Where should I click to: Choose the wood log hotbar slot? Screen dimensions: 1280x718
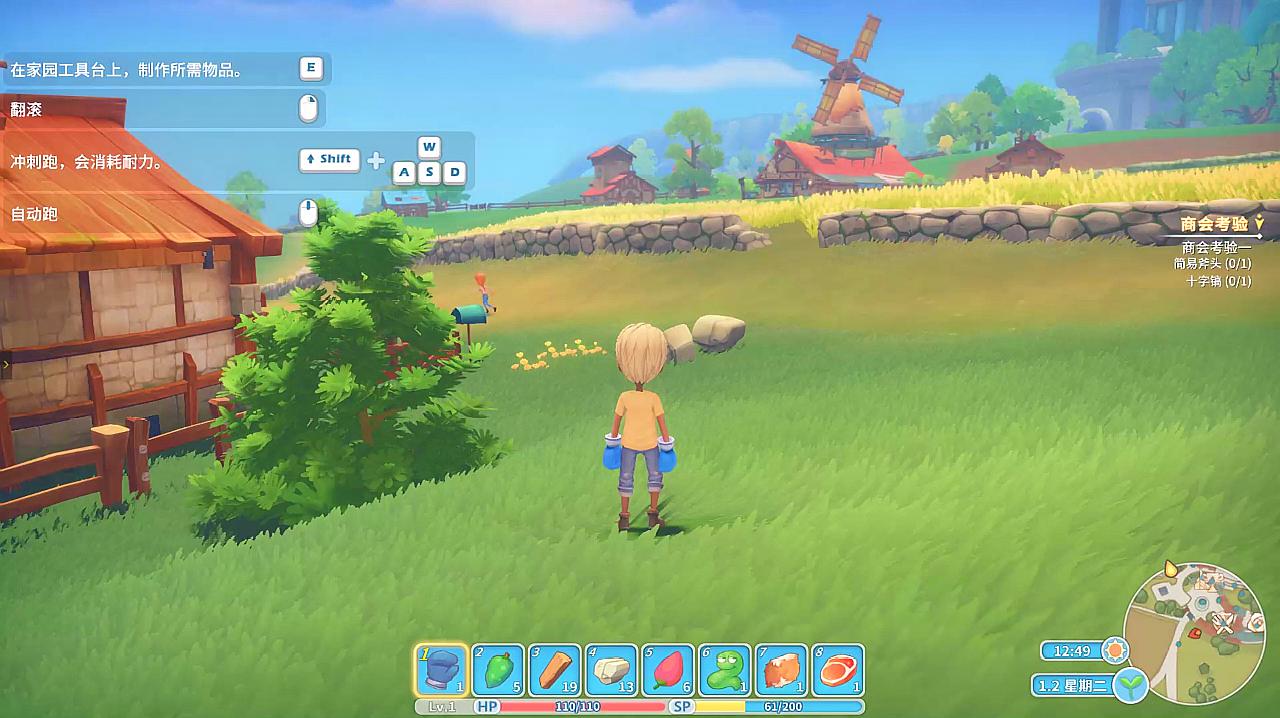554,669
